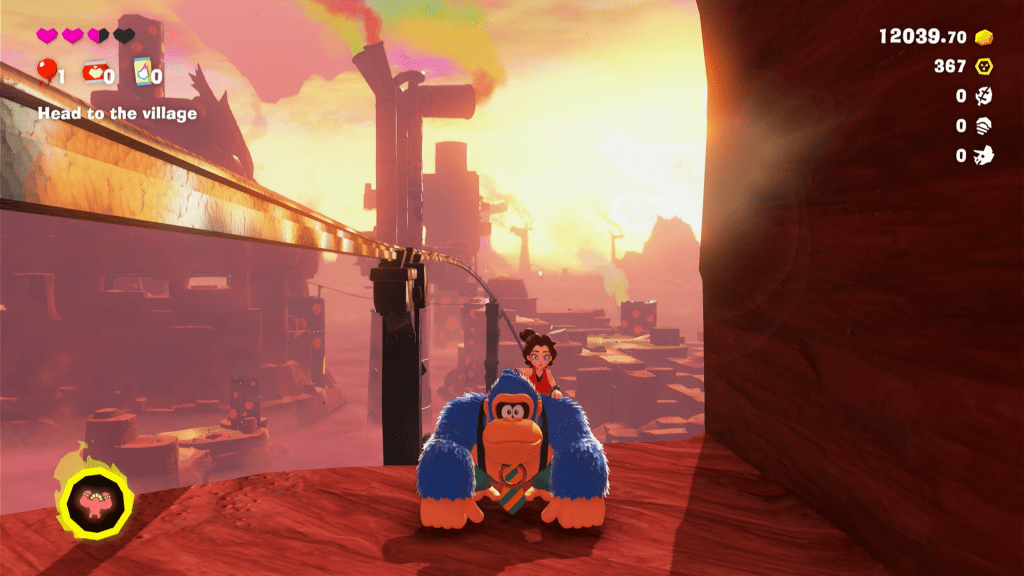Screen dimensions: 1024x576
Task: Click the striped shell fossil icon
Action: click(x=985, y=126)
